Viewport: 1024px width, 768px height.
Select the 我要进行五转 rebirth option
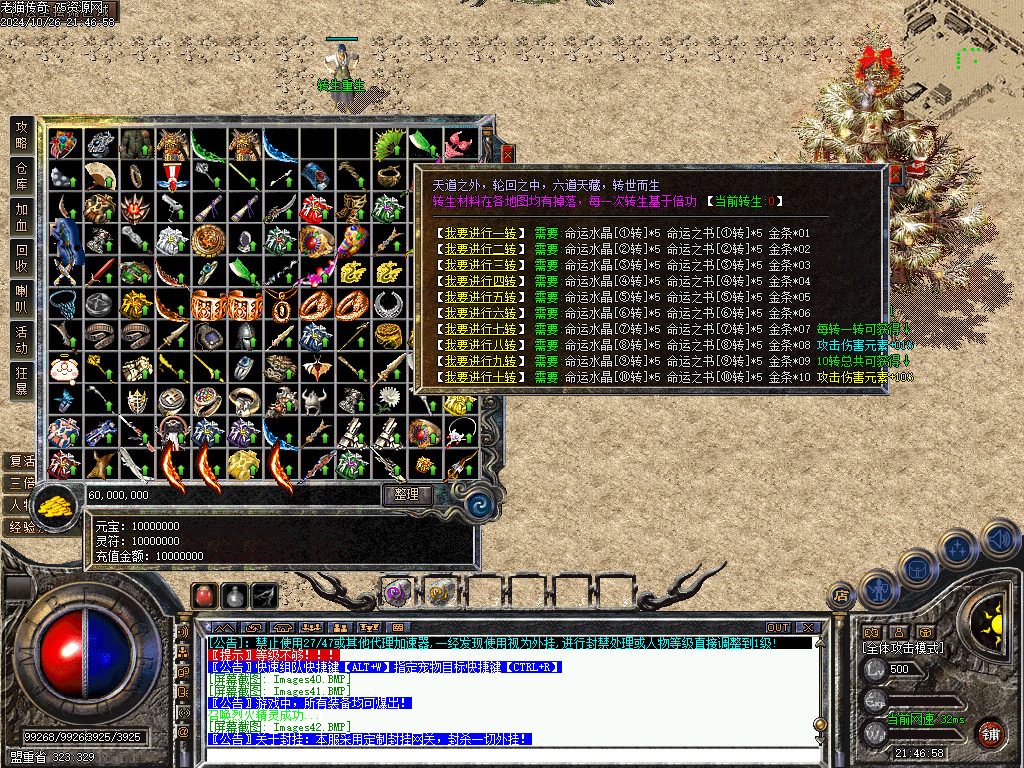point(481,297)
